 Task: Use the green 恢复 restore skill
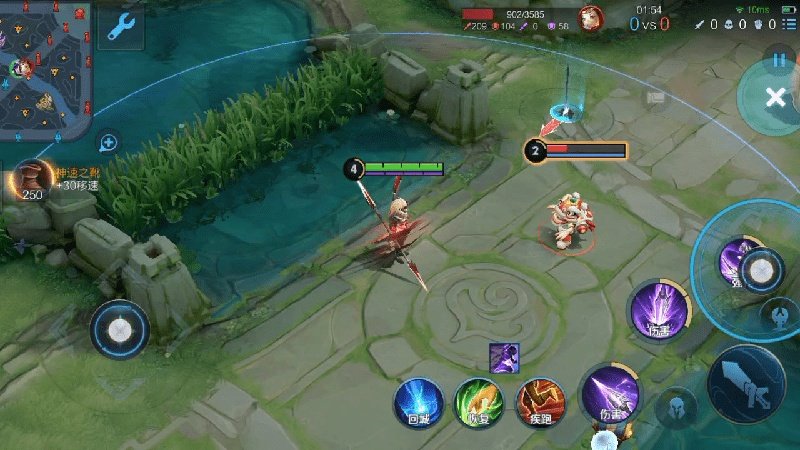click(479, 402)
